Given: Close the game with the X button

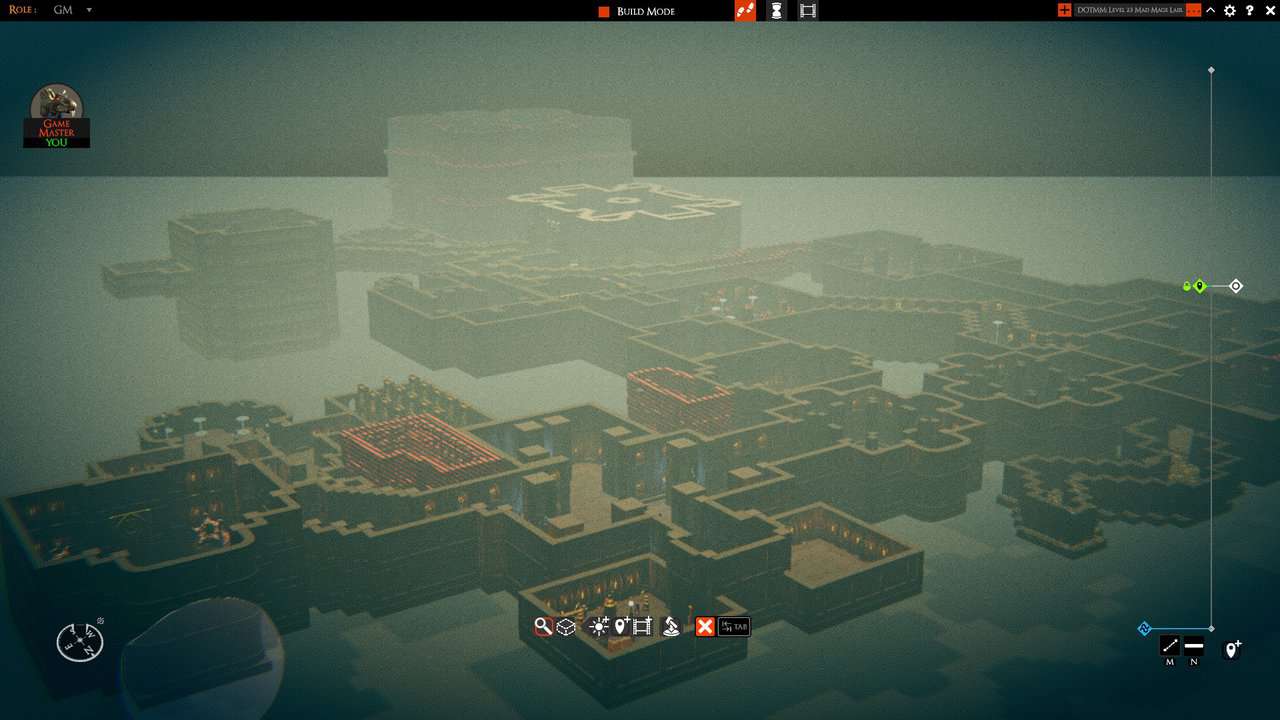Looking at the screenshot, I should click(1268, 10).
